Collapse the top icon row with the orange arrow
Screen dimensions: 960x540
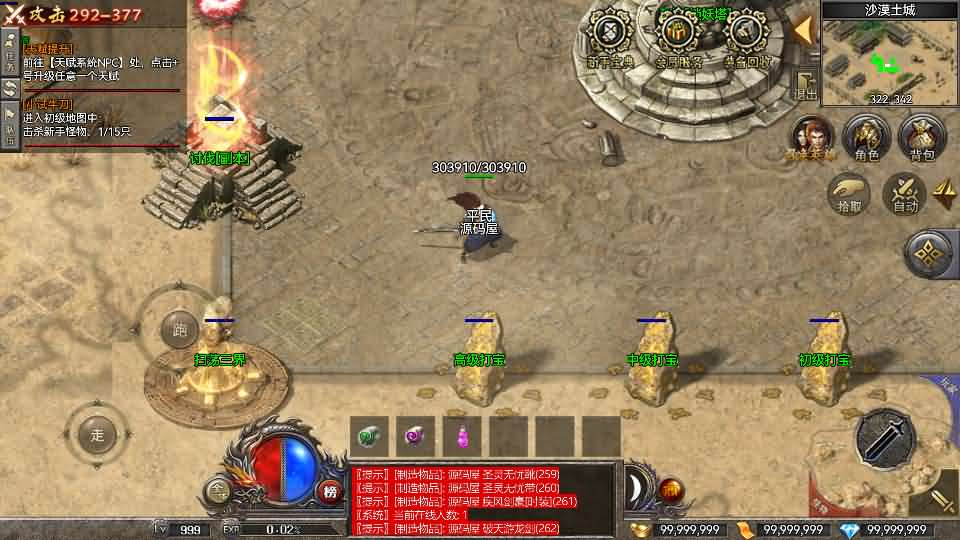tap(802, 29)
